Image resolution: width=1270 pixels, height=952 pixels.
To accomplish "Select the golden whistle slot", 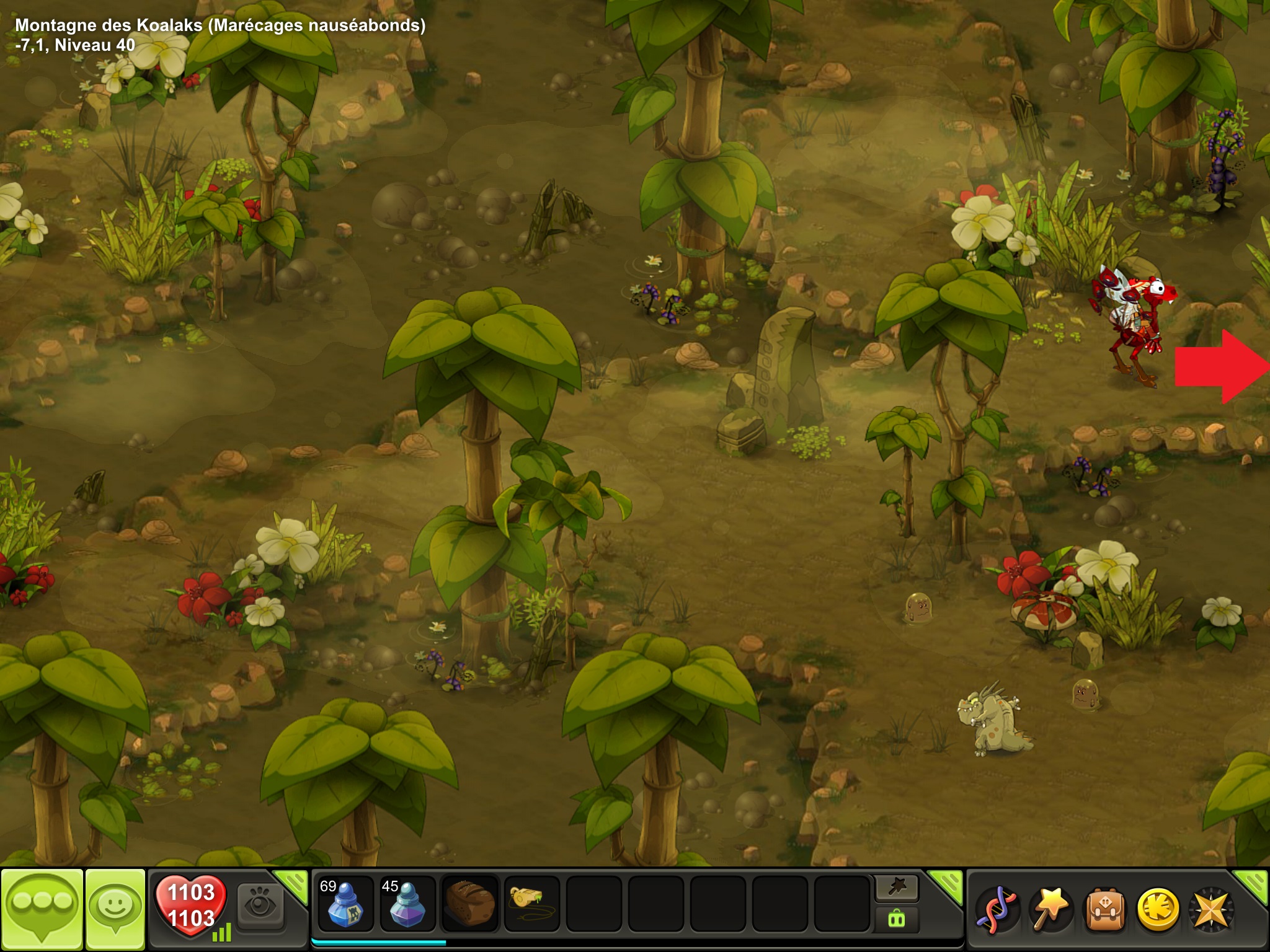I will click(x=531, y=904).
